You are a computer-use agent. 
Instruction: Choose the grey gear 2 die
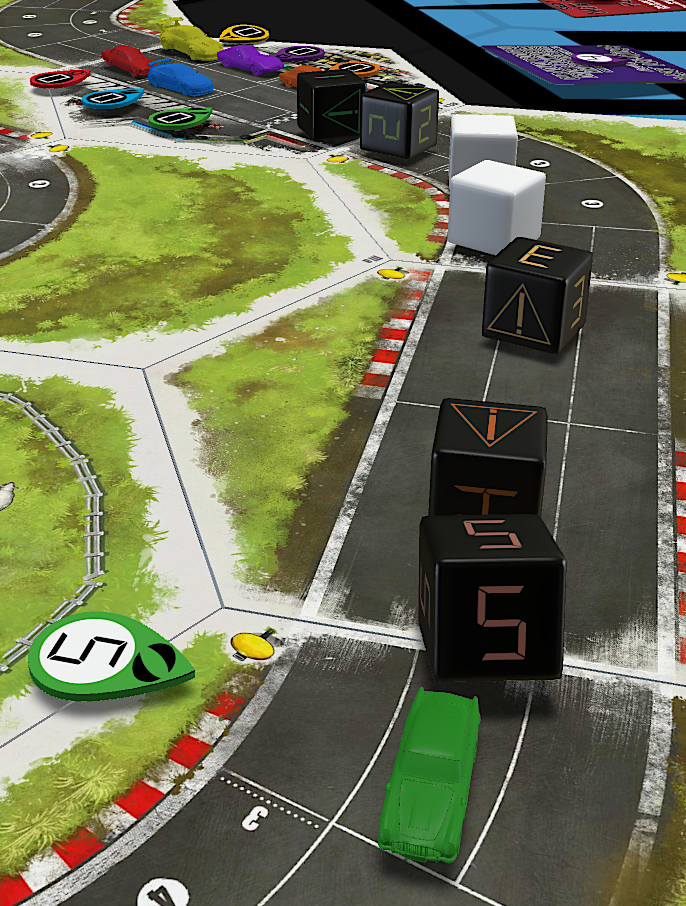[399, 123]
